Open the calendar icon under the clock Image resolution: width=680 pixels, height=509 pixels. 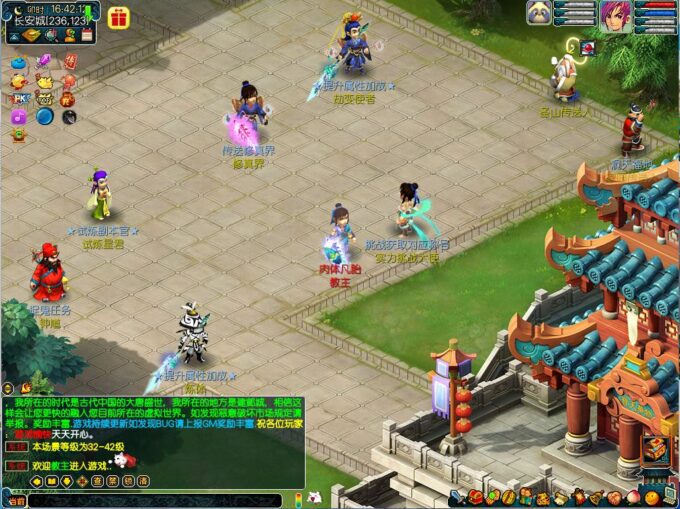click(x=87, y=35)
